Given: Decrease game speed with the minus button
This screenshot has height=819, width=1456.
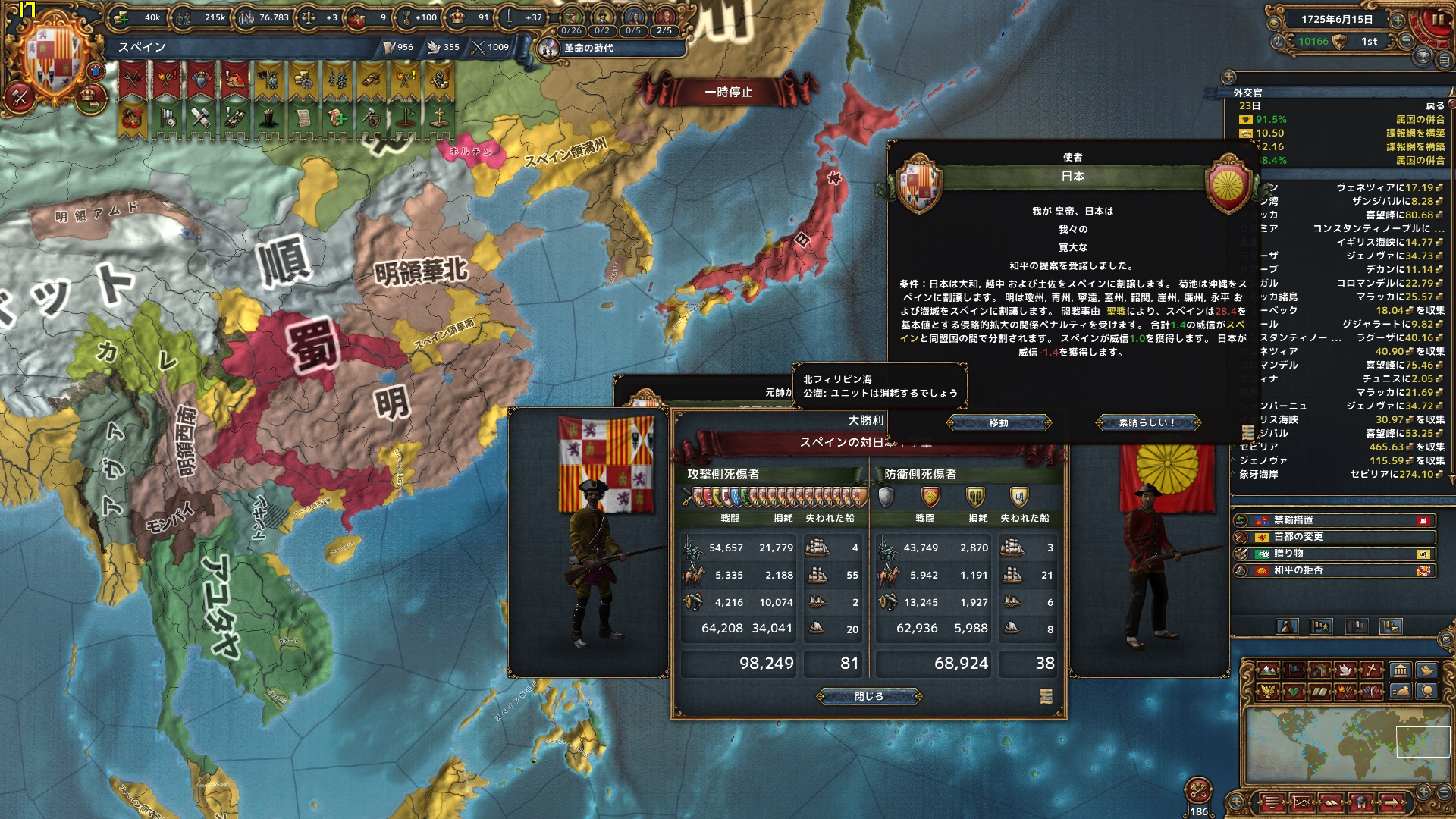Looking at the screenshot, I should pyautogui.click(x=1406, y=42).
